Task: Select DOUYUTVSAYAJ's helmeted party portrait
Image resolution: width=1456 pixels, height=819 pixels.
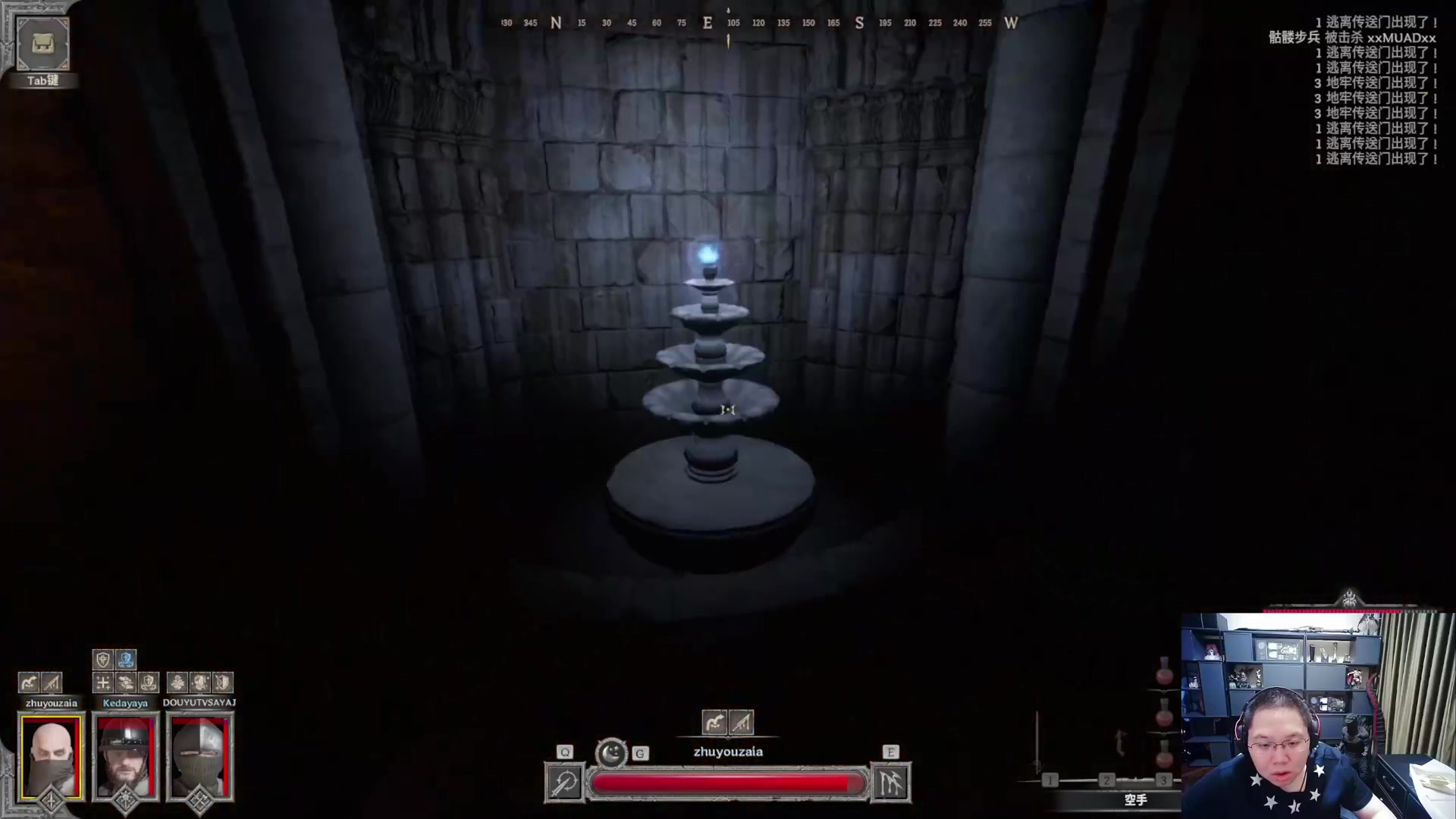Action: (x=199, y=756)
